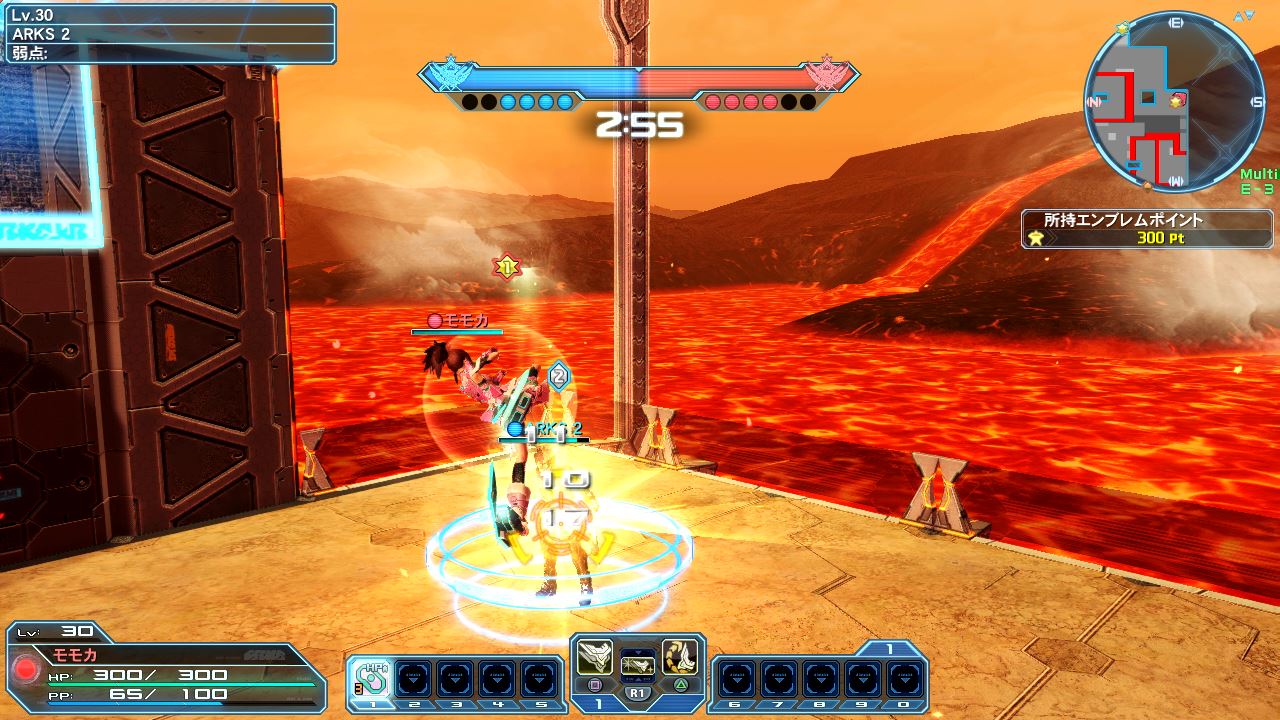1280x720 pixels.
Task: Click the character portrait orb beside モモカ
Action: (26, 668)
